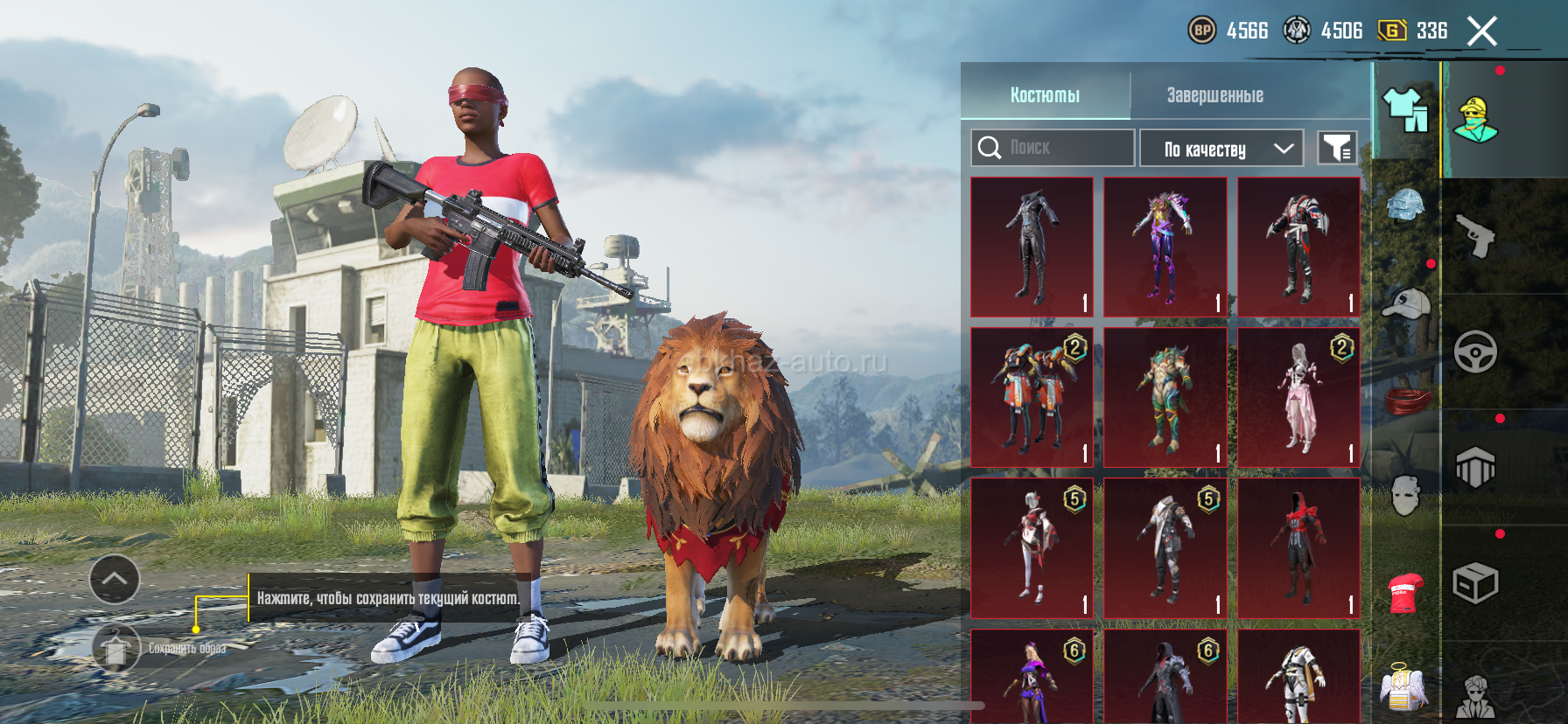The width and height of the screenshot is (1568, 724).
Task: Switch to the Костюмы tab
Action: [1045, 94]
